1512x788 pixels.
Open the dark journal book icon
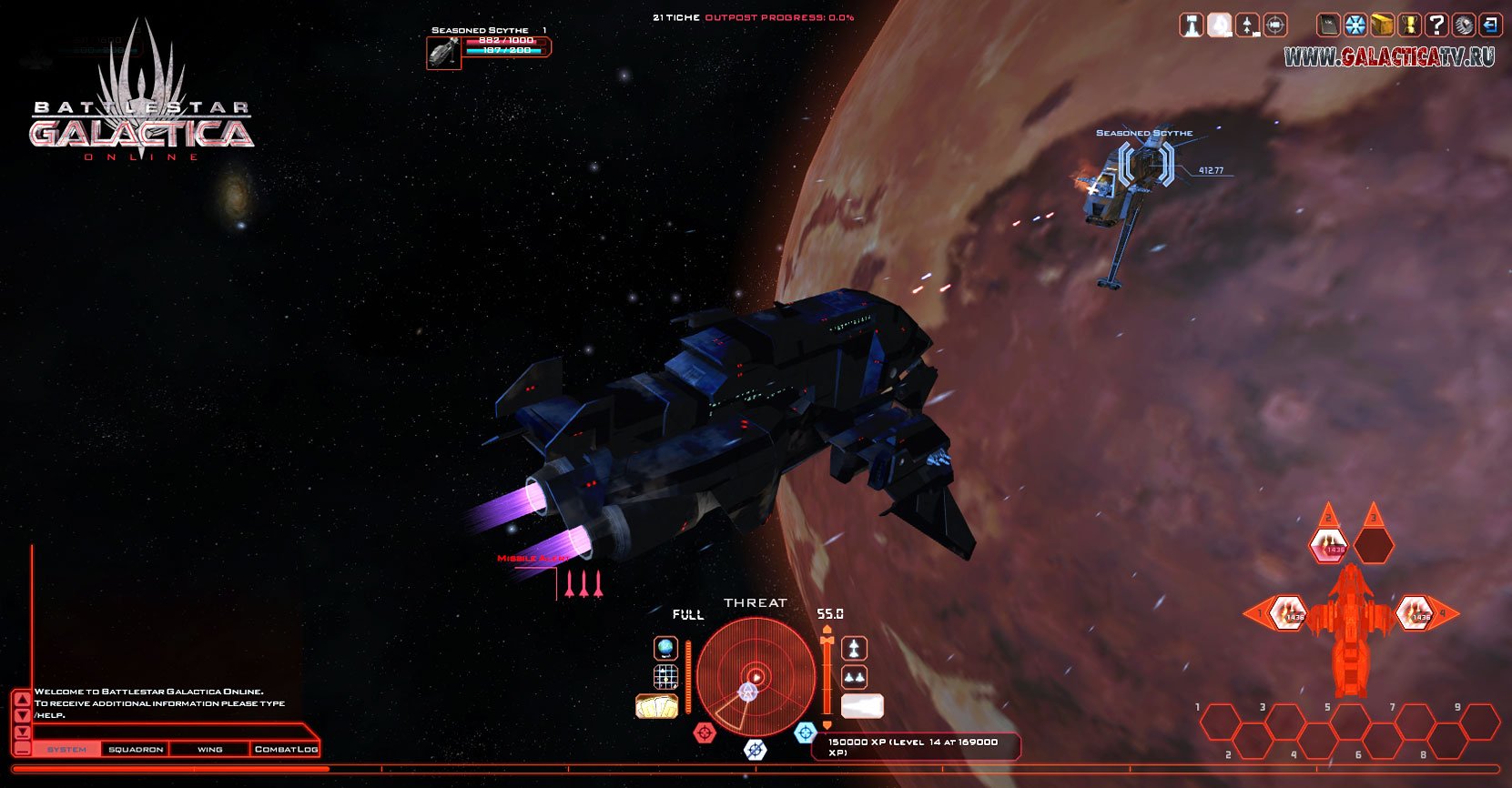(1328, 25)
